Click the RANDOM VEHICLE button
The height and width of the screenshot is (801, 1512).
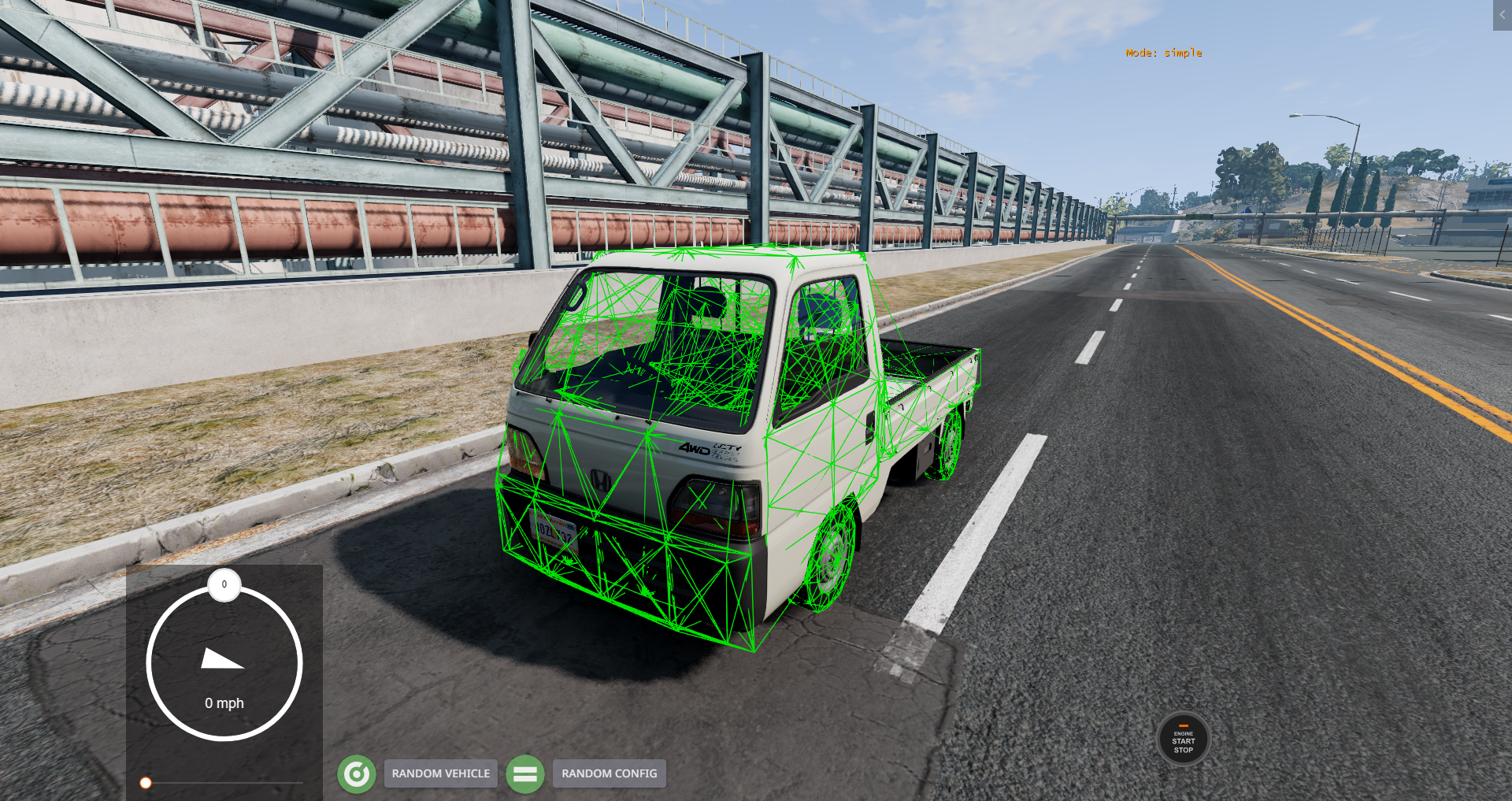[440, 773]
